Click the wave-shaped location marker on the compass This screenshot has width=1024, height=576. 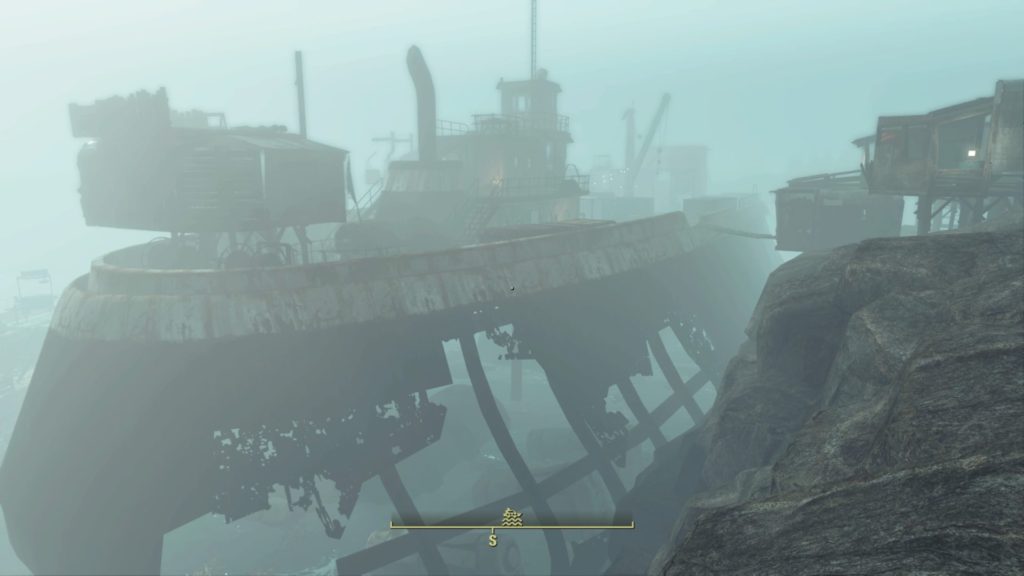point(512,516)
